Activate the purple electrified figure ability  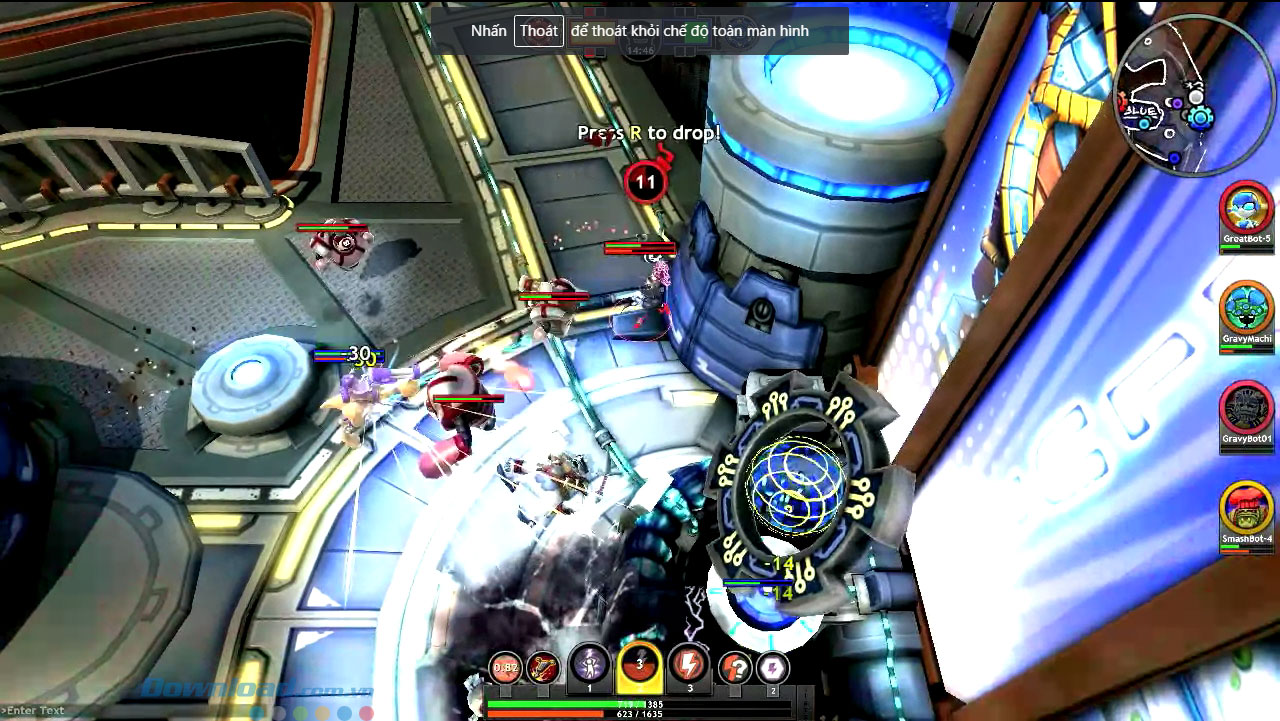coord(589,665)
